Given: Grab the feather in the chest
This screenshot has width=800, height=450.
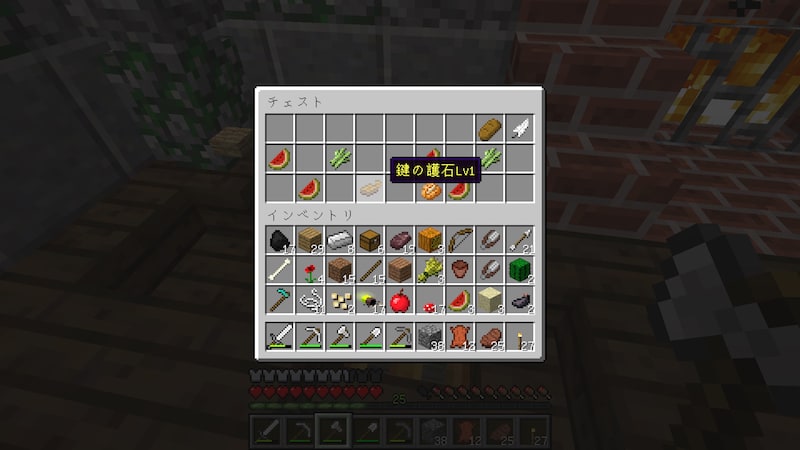Looking at the screenshot, I should [520, 128].
